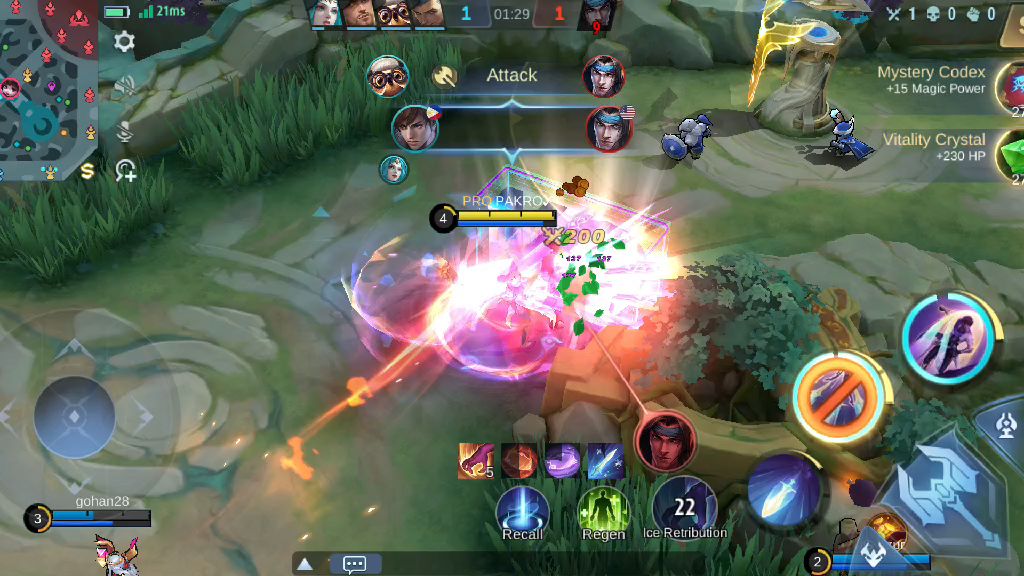The height and width of the screenshot is (576, 1024).
Task: Send the Attack quick chat command
Action: 511,76
